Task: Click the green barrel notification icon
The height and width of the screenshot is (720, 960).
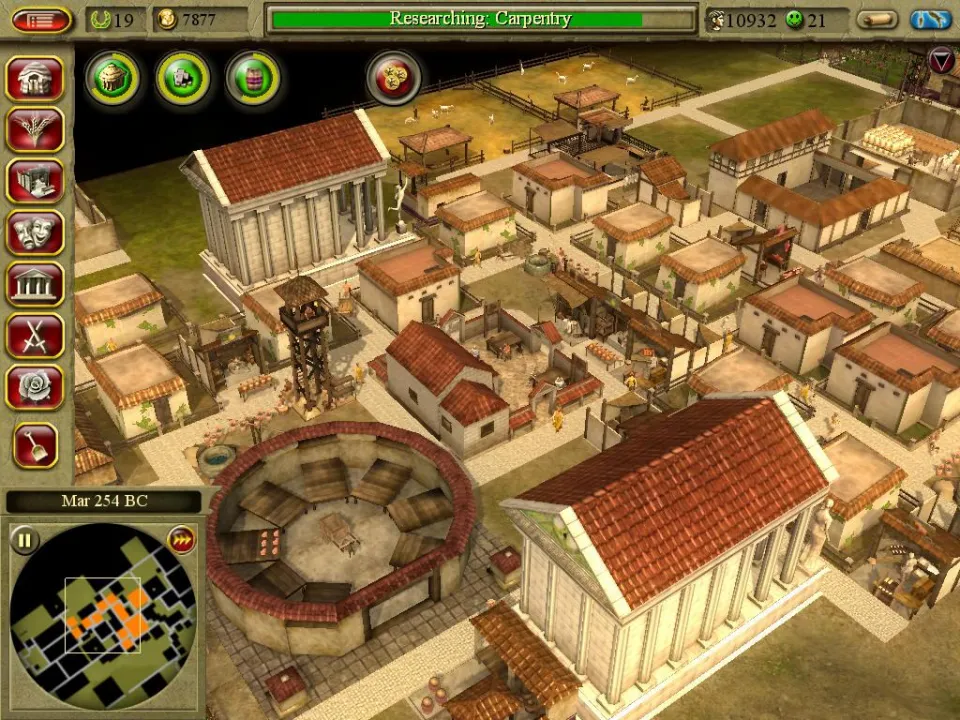Action: point(252,77)
